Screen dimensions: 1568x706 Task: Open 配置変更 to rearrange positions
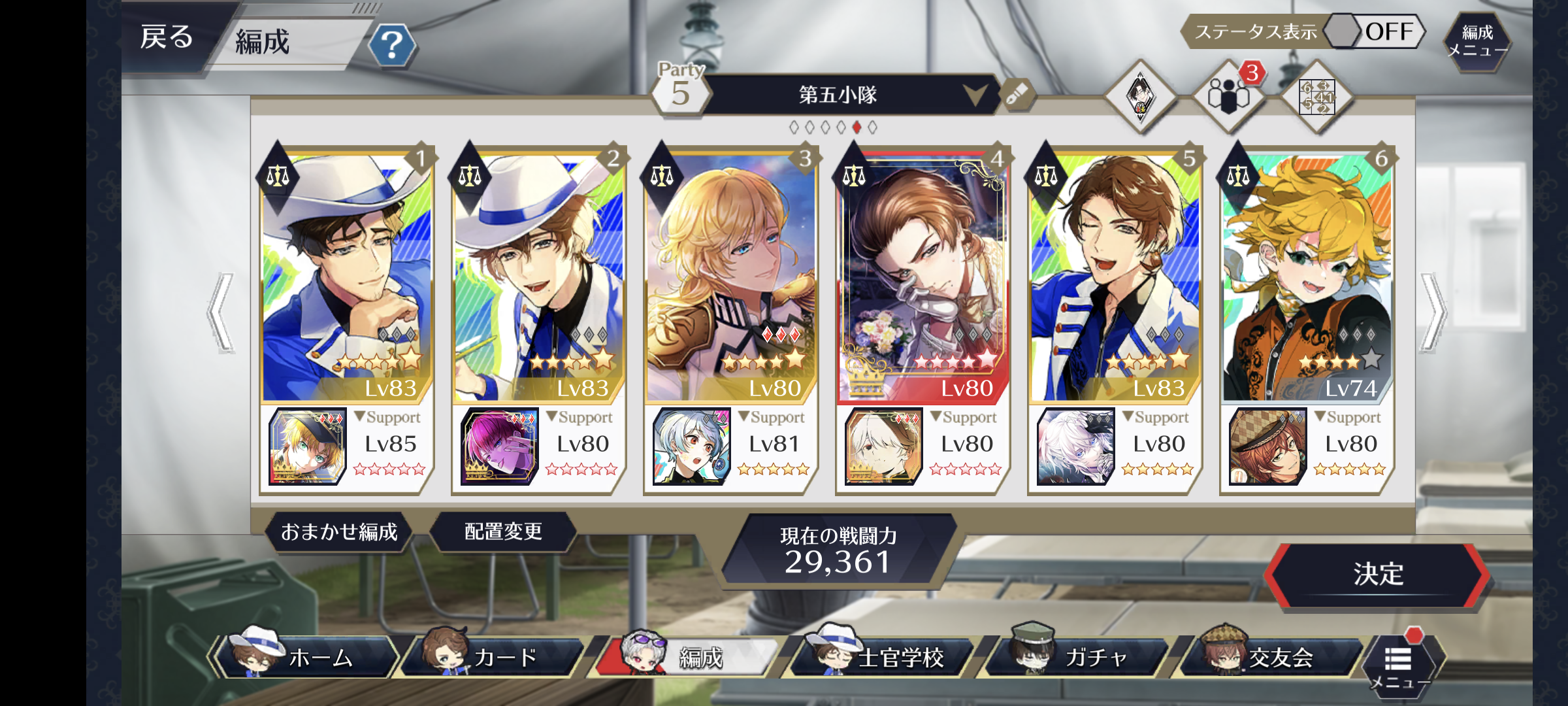coord(503,532)
